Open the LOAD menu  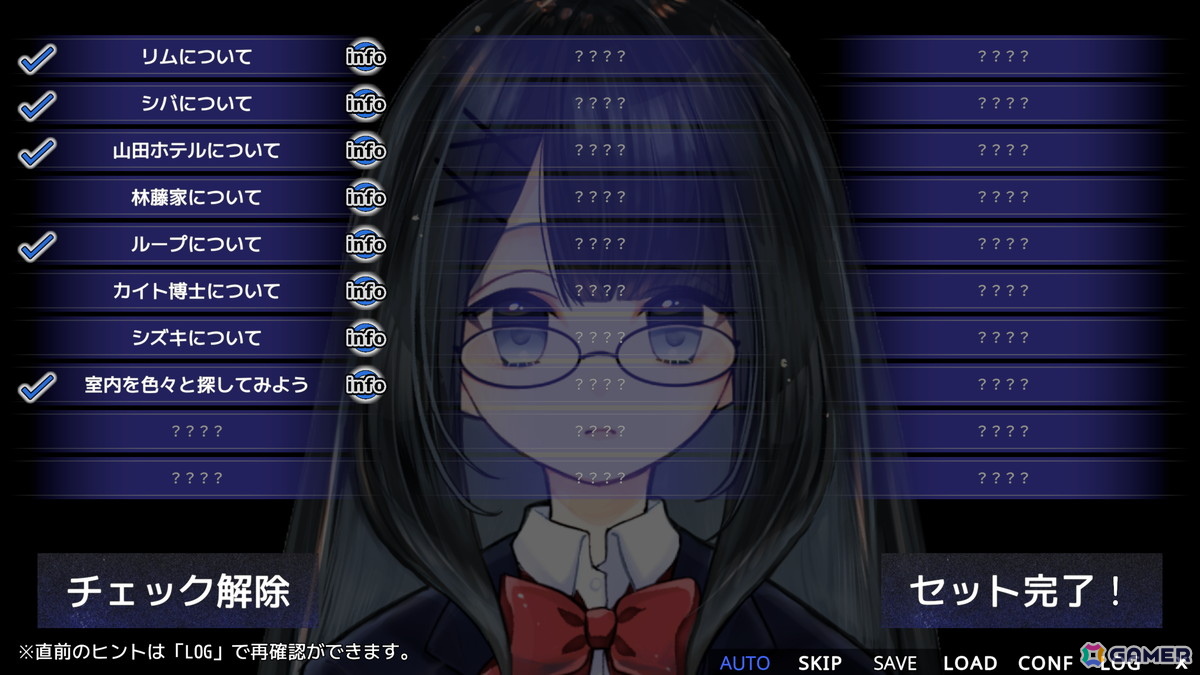[x=969, y=662]
